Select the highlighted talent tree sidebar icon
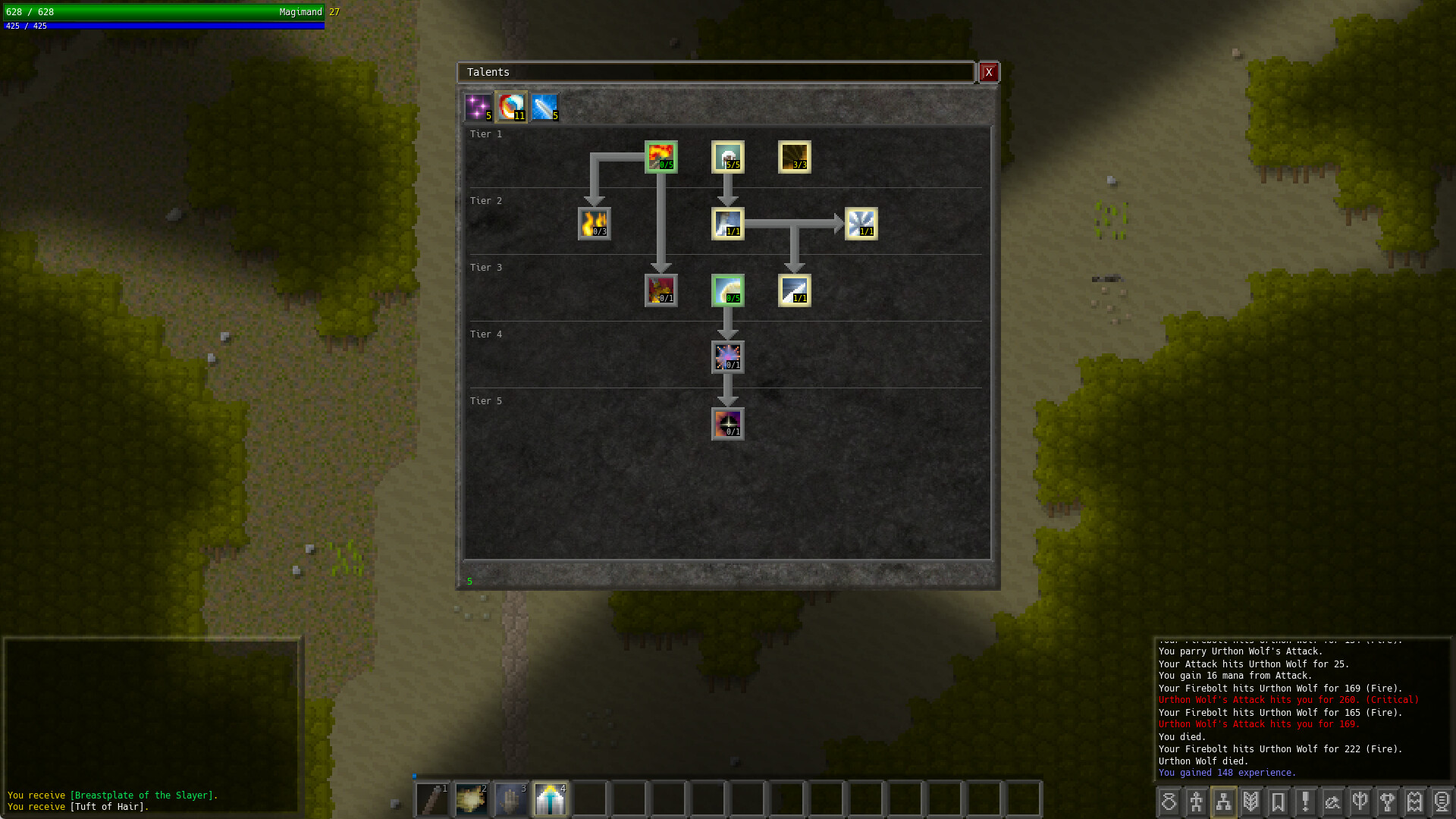1456x819 pixels. [1225, 801]
